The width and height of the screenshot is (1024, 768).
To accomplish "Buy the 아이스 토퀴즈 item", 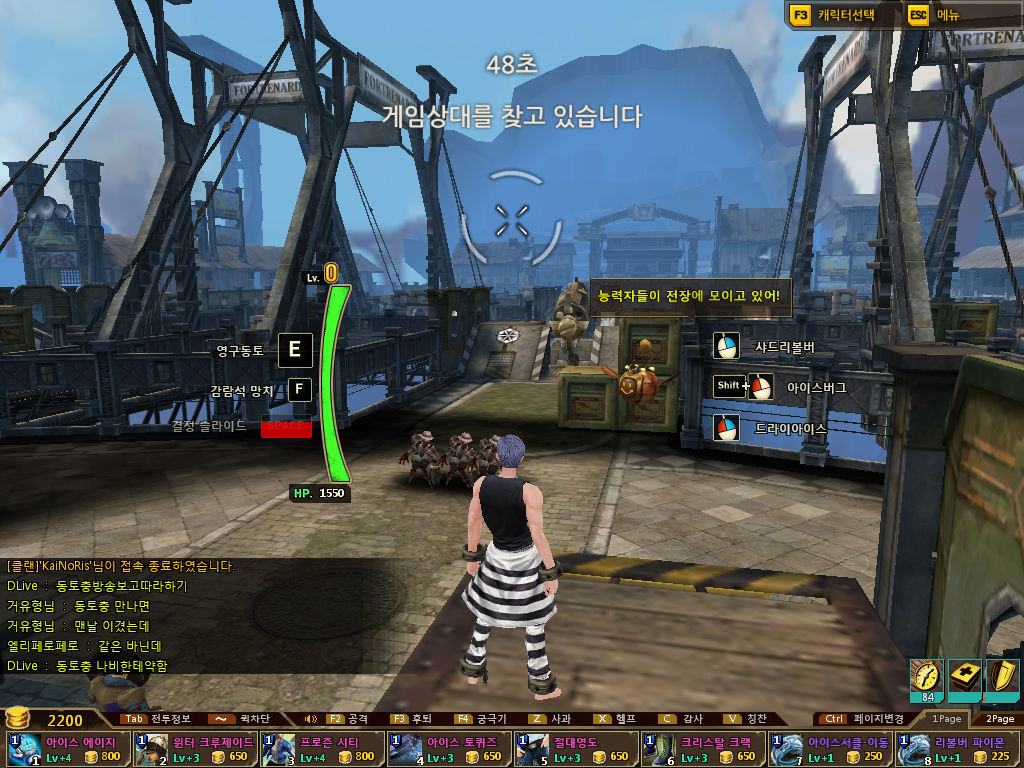I will point(449,749).
